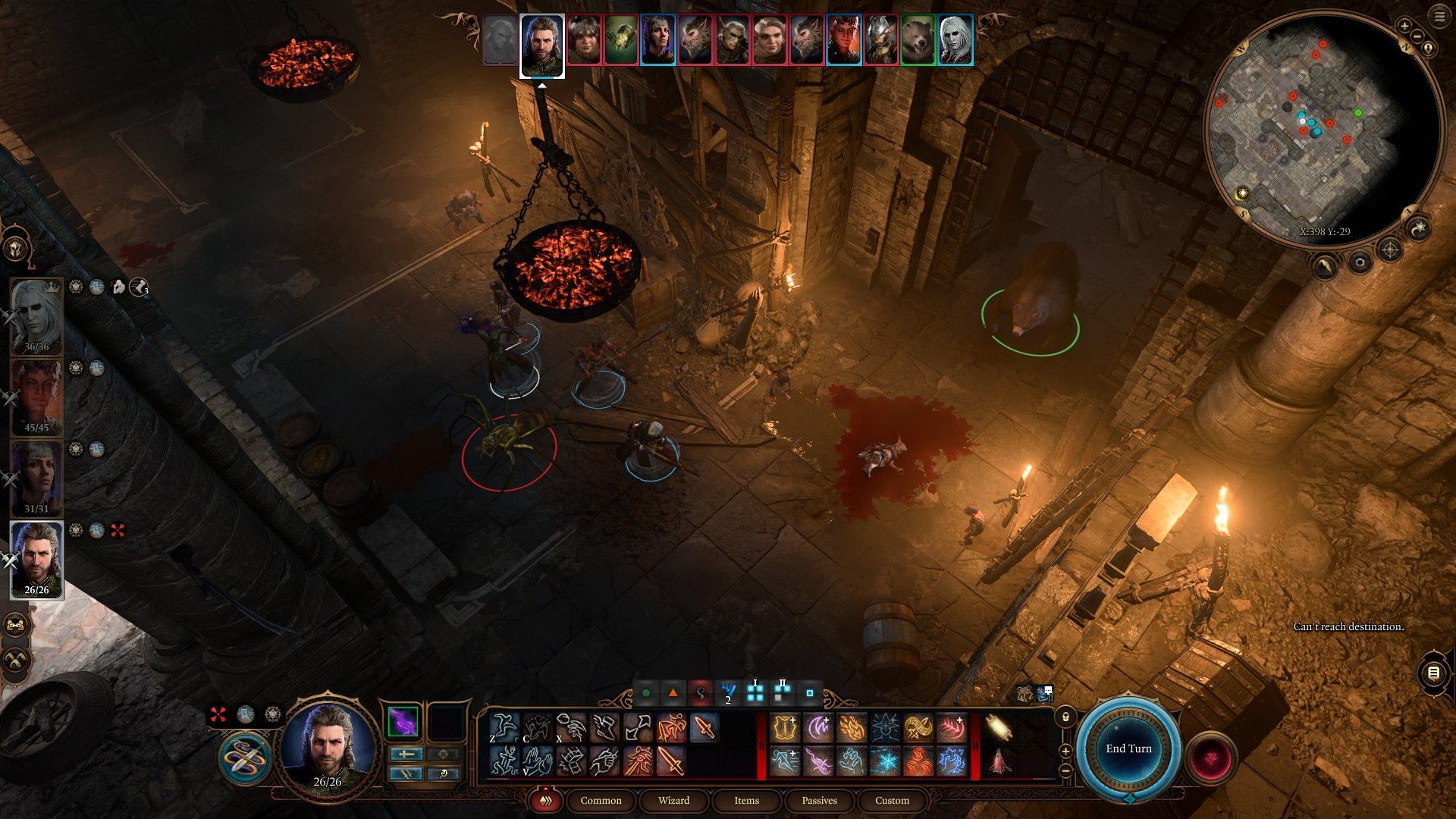Use the scroll item in hotbar

[x=999, y=728]
